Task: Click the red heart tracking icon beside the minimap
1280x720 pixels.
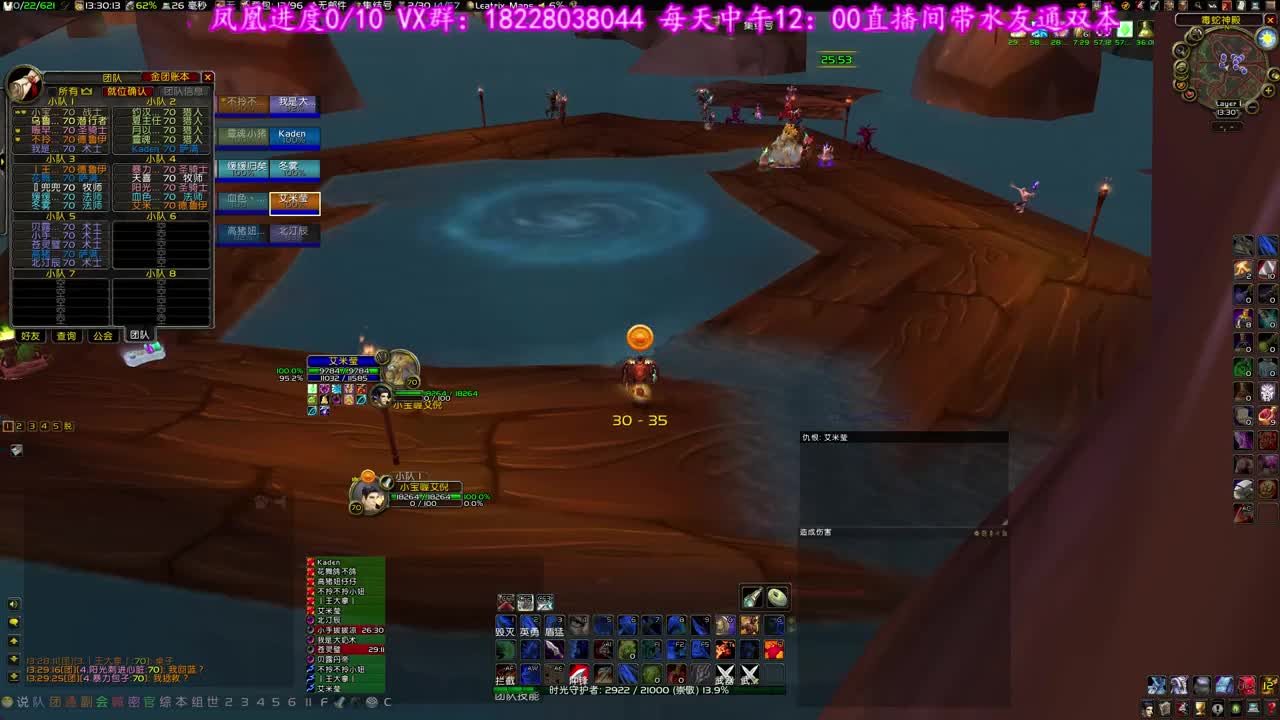Action: click(1190, 94)
